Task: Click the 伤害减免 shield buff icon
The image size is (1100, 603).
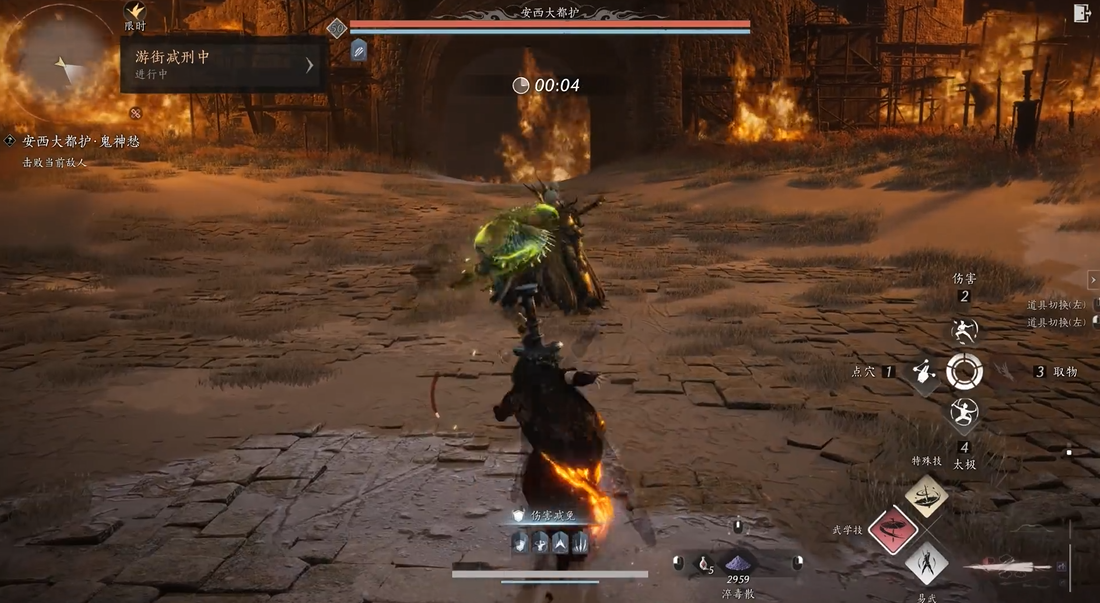Action: (x=518, y=516)
